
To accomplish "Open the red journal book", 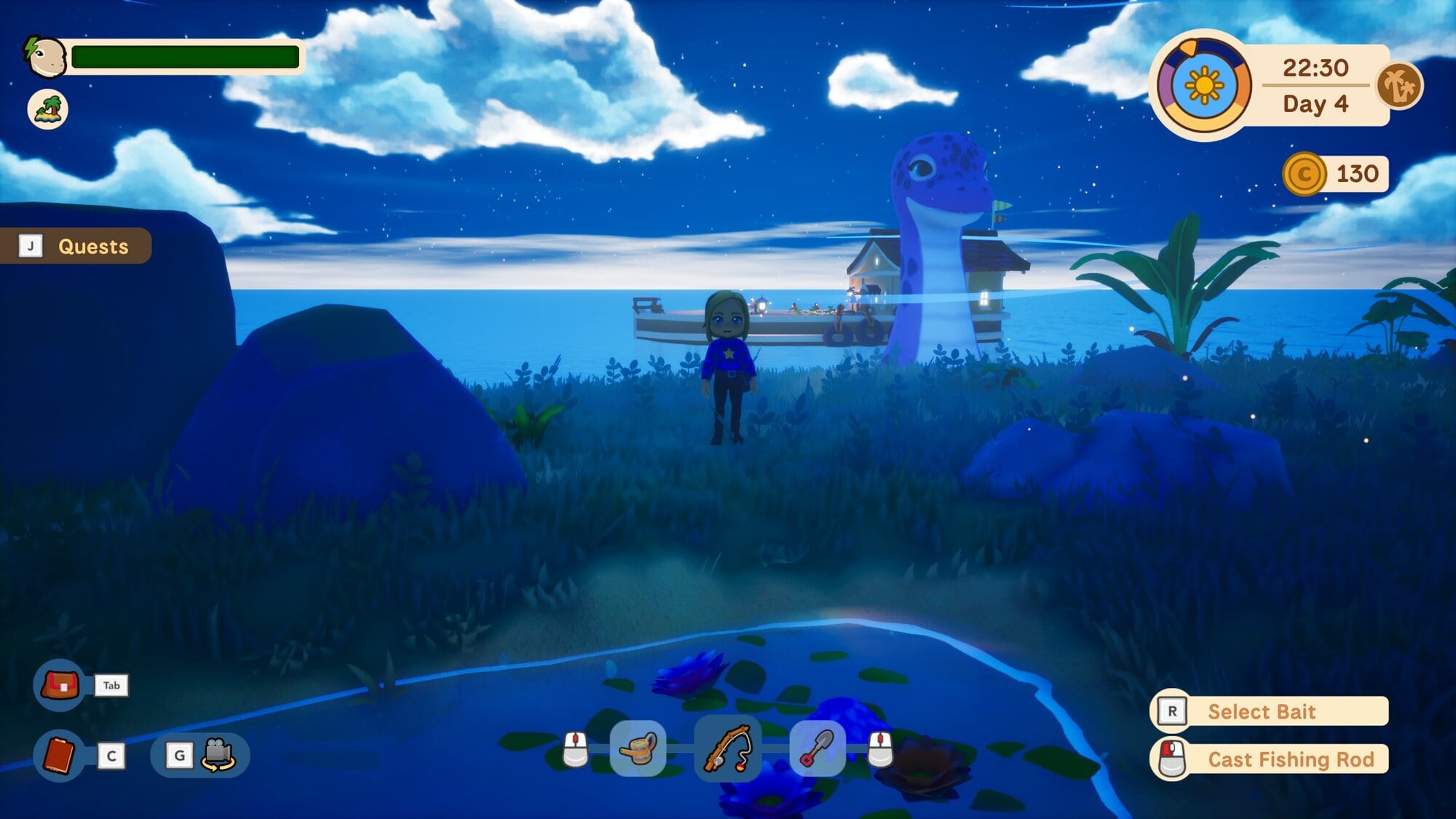I will (x=60, y=756).
